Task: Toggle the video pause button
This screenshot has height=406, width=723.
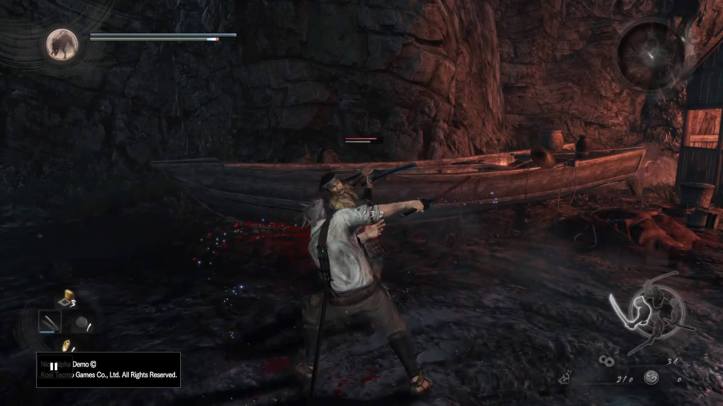Action: 54,367
